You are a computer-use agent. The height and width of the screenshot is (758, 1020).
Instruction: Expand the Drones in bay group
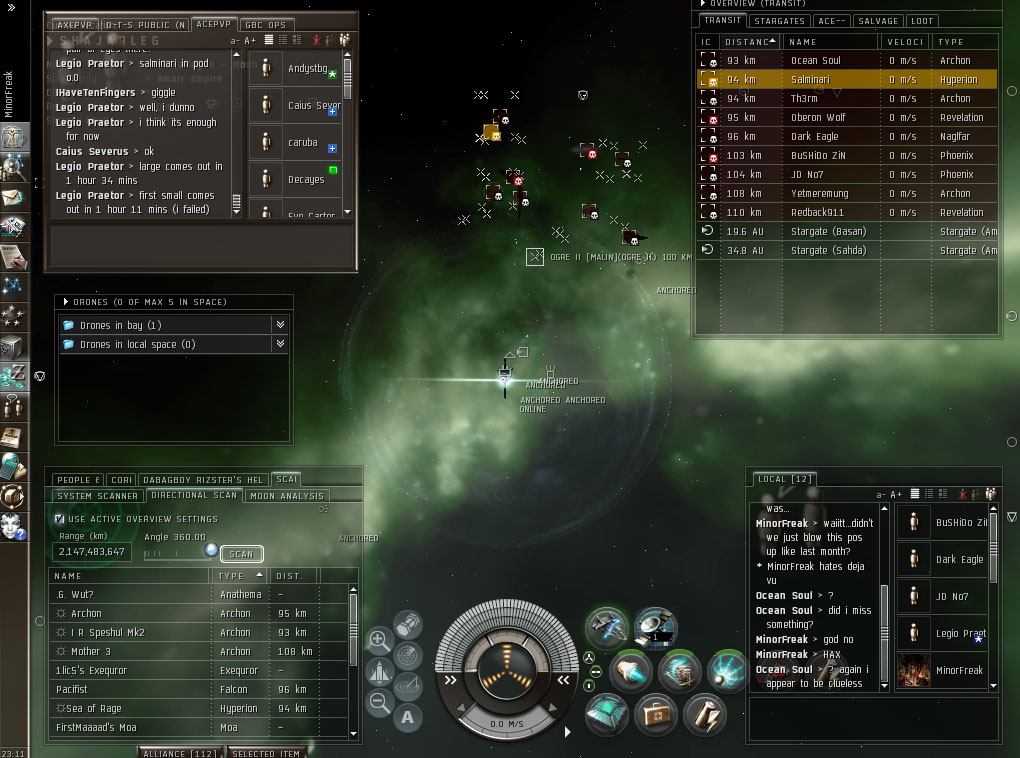280,325
